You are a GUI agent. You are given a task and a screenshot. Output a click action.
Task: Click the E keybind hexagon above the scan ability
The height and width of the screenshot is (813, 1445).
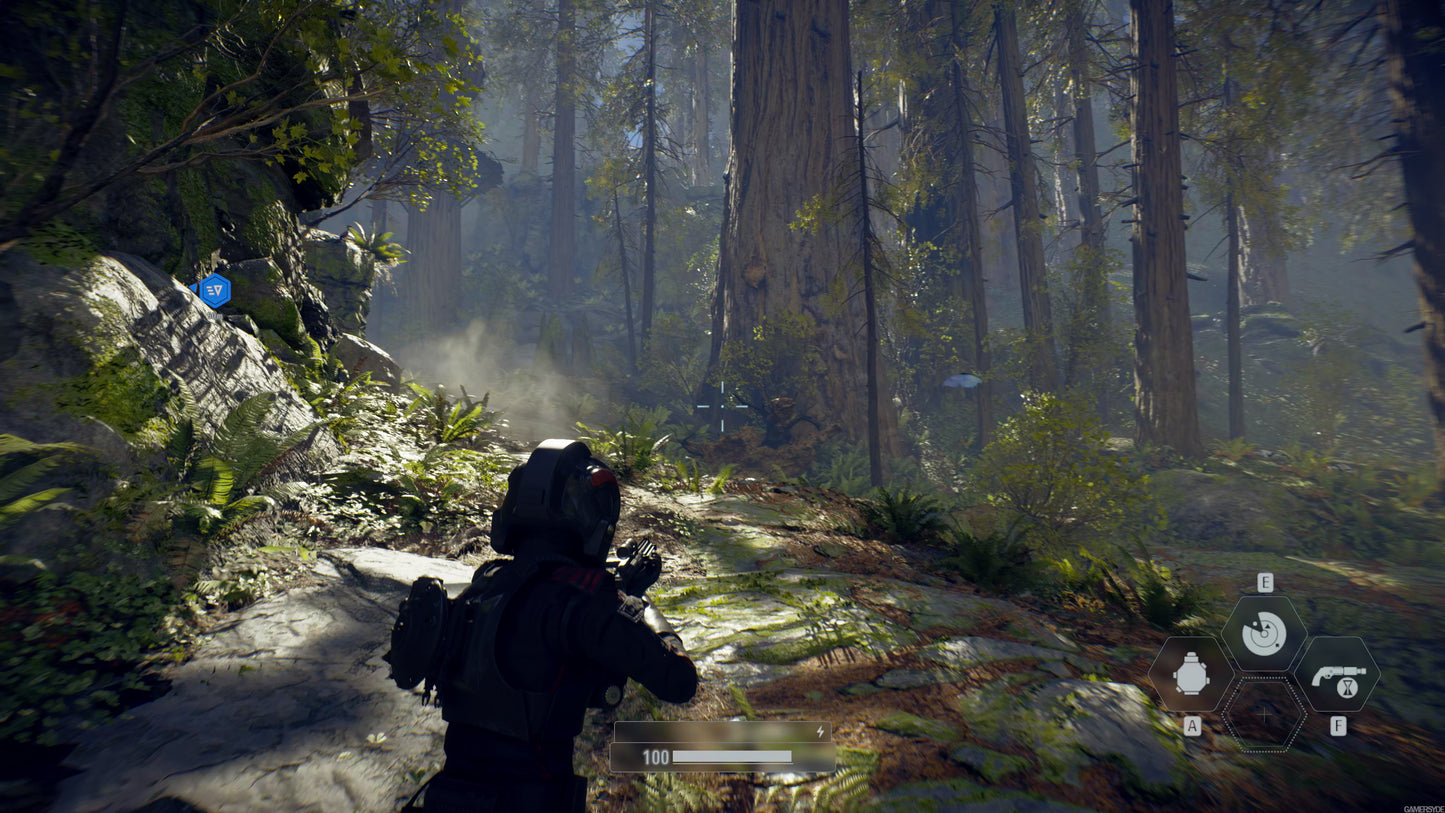pos(1265,581)
